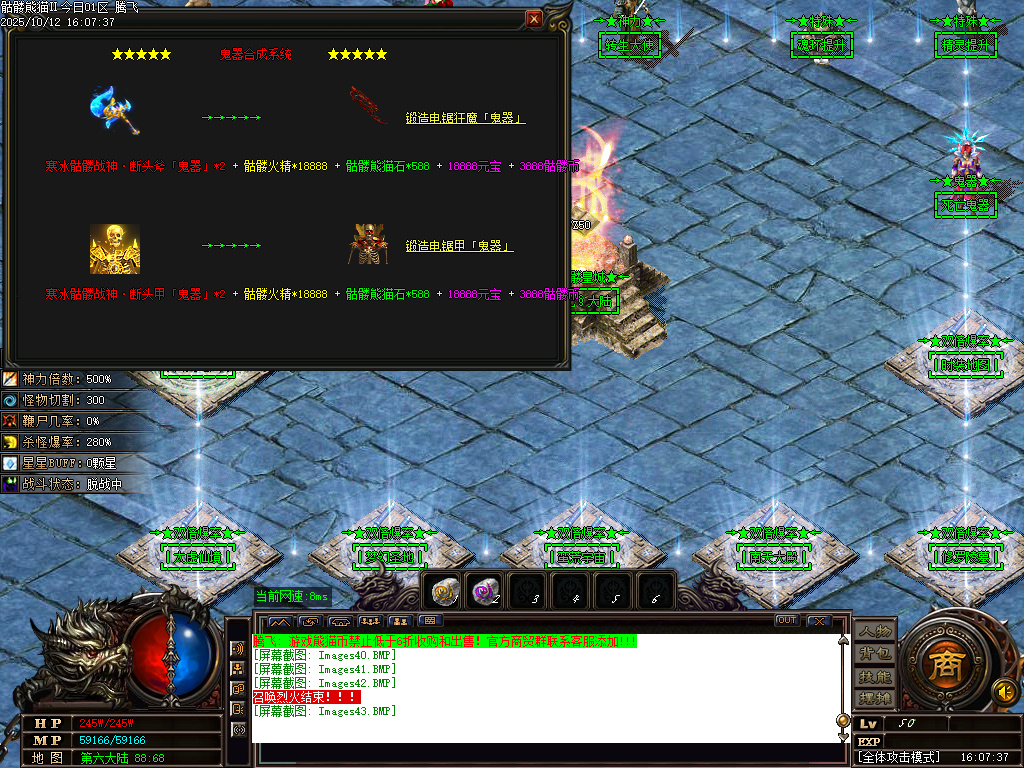
Task: Select the golden skeleton armor material icon
Action: 114,249
